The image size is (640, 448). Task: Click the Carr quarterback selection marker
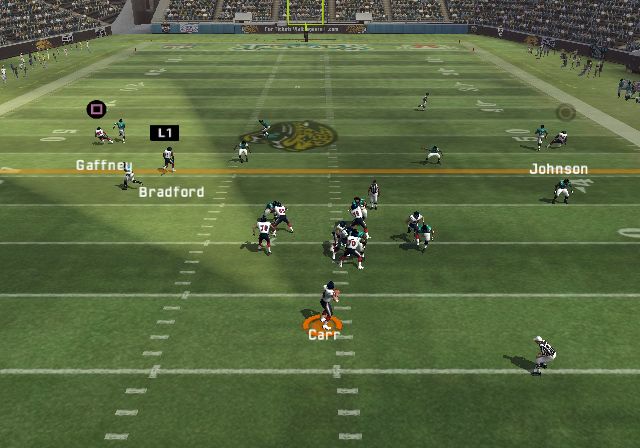[323, 322]
